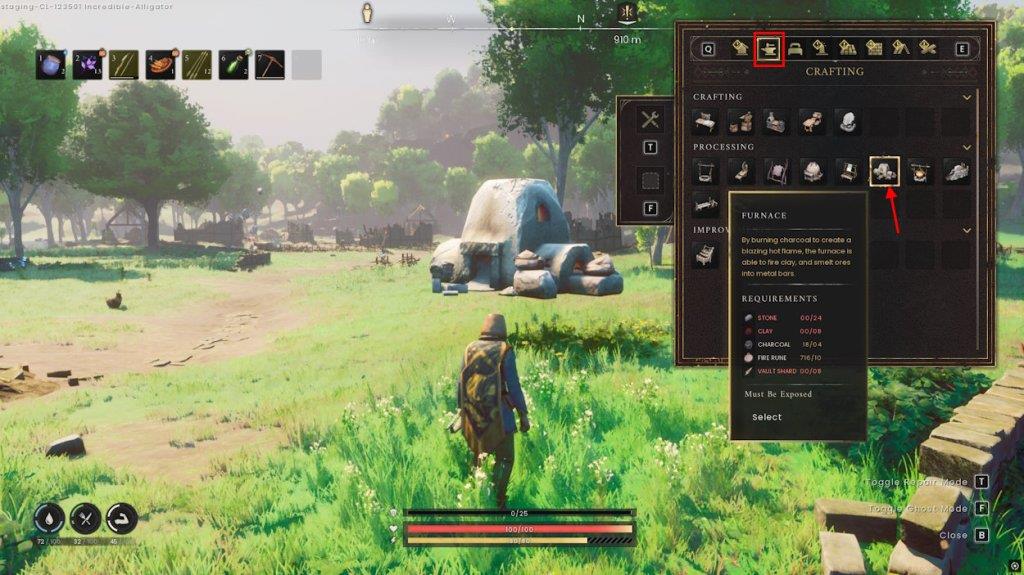Select the Furnace in the Processing row
The height and width of the screenshot is (575, 1024).
tap(885, 172)
